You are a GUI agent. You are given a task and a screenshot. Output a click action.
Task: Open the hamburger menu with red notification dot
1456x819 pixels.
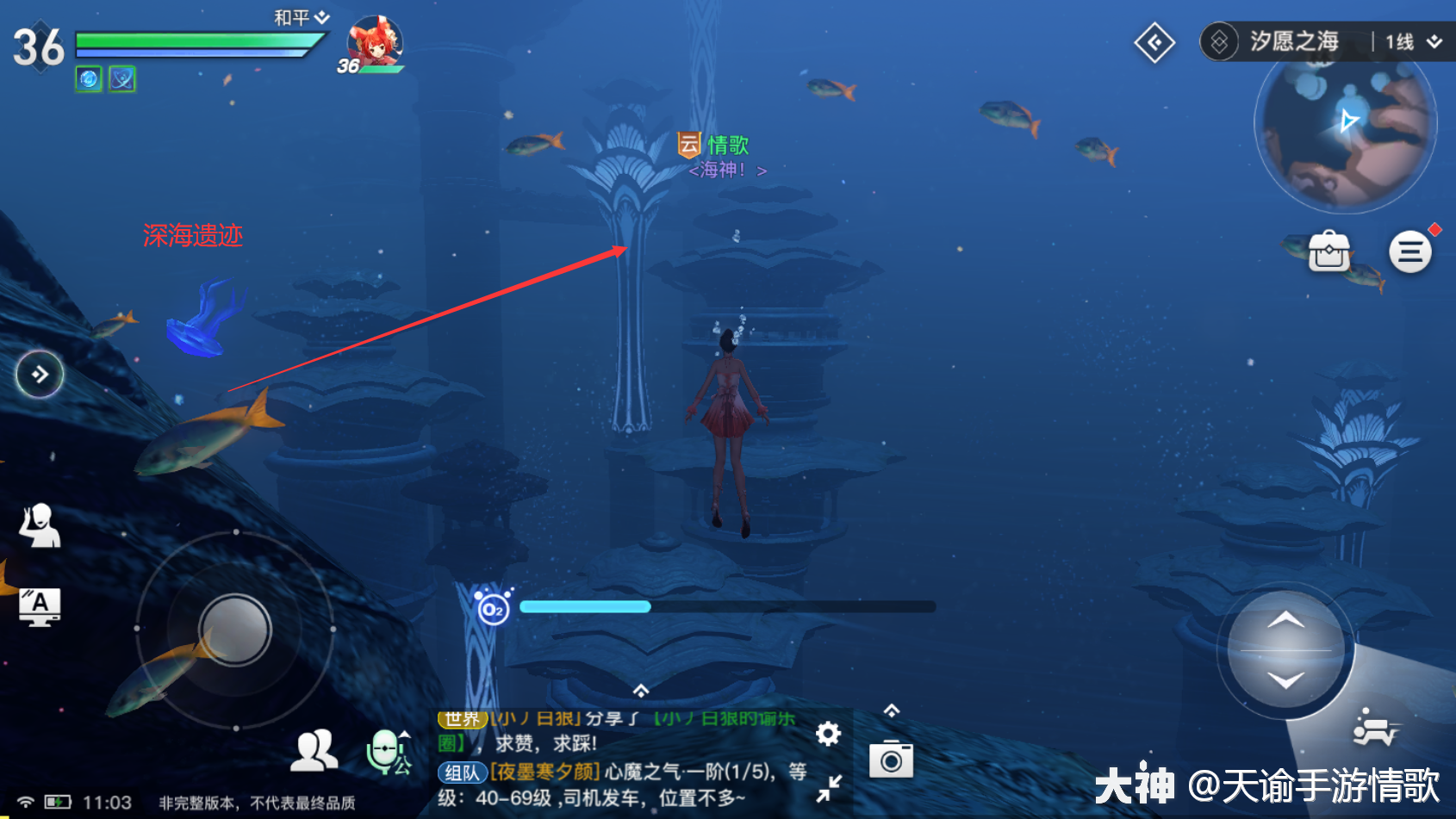[x=1410, y=251]
